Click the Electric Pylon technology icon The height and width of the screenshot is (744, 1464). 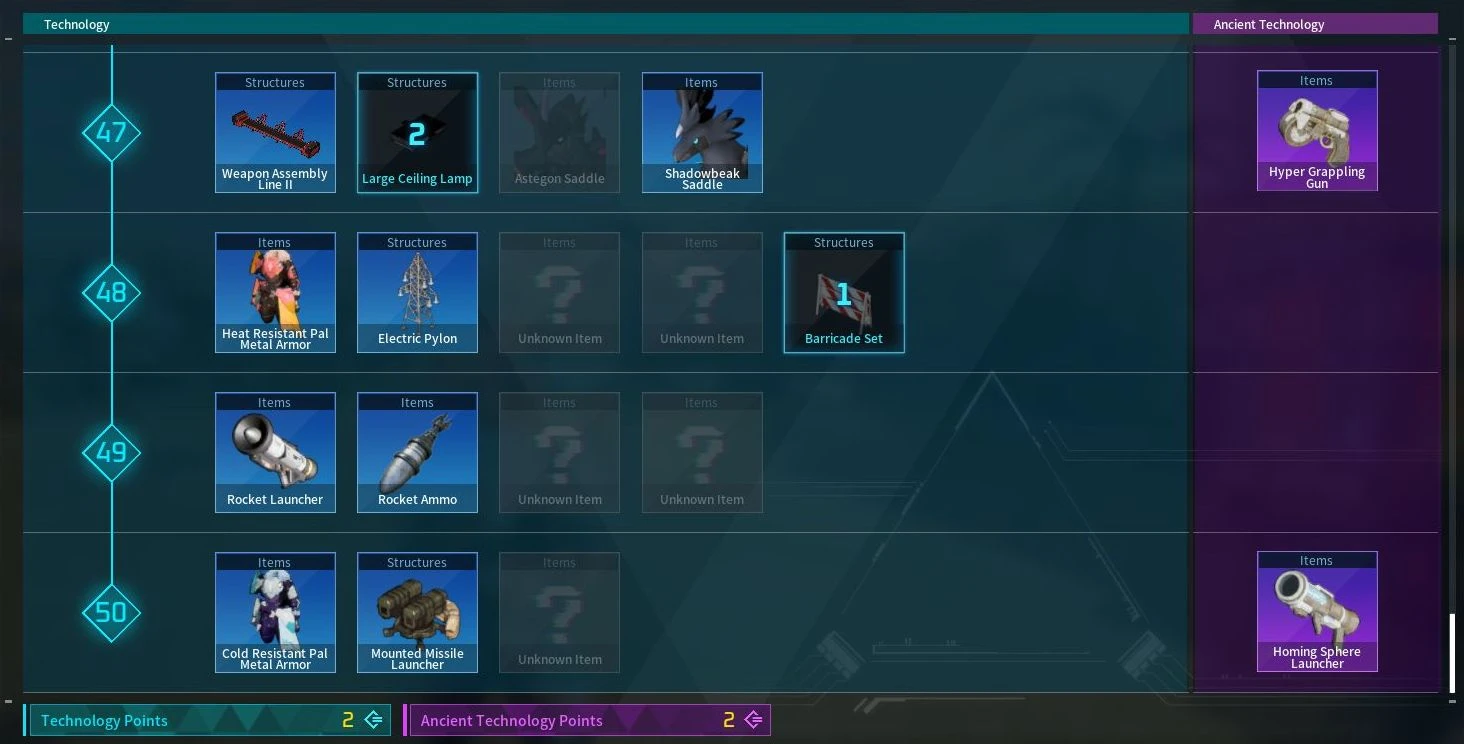417,292
